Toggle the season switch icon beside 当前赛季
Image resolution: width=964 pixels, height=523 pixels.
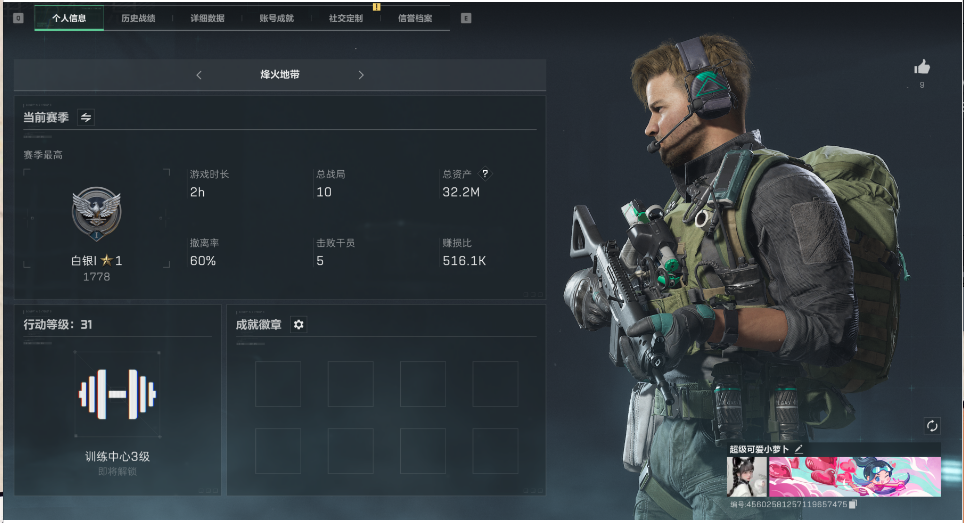pos(86,117)
